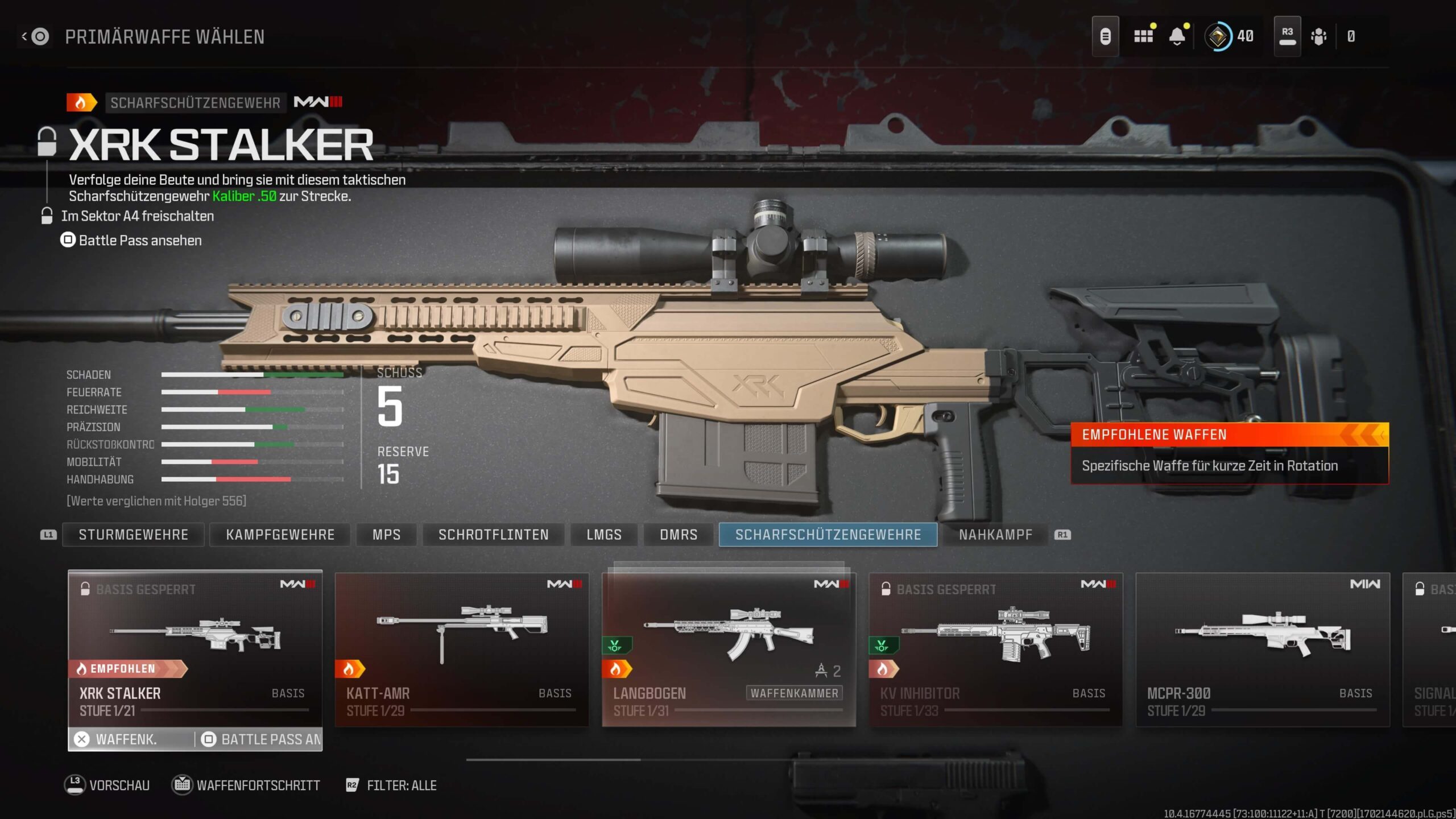The height and width of the screenshot is (819, 1456).
Task: Select the XRK Stalker weapon card
Action: pos(195,648)
